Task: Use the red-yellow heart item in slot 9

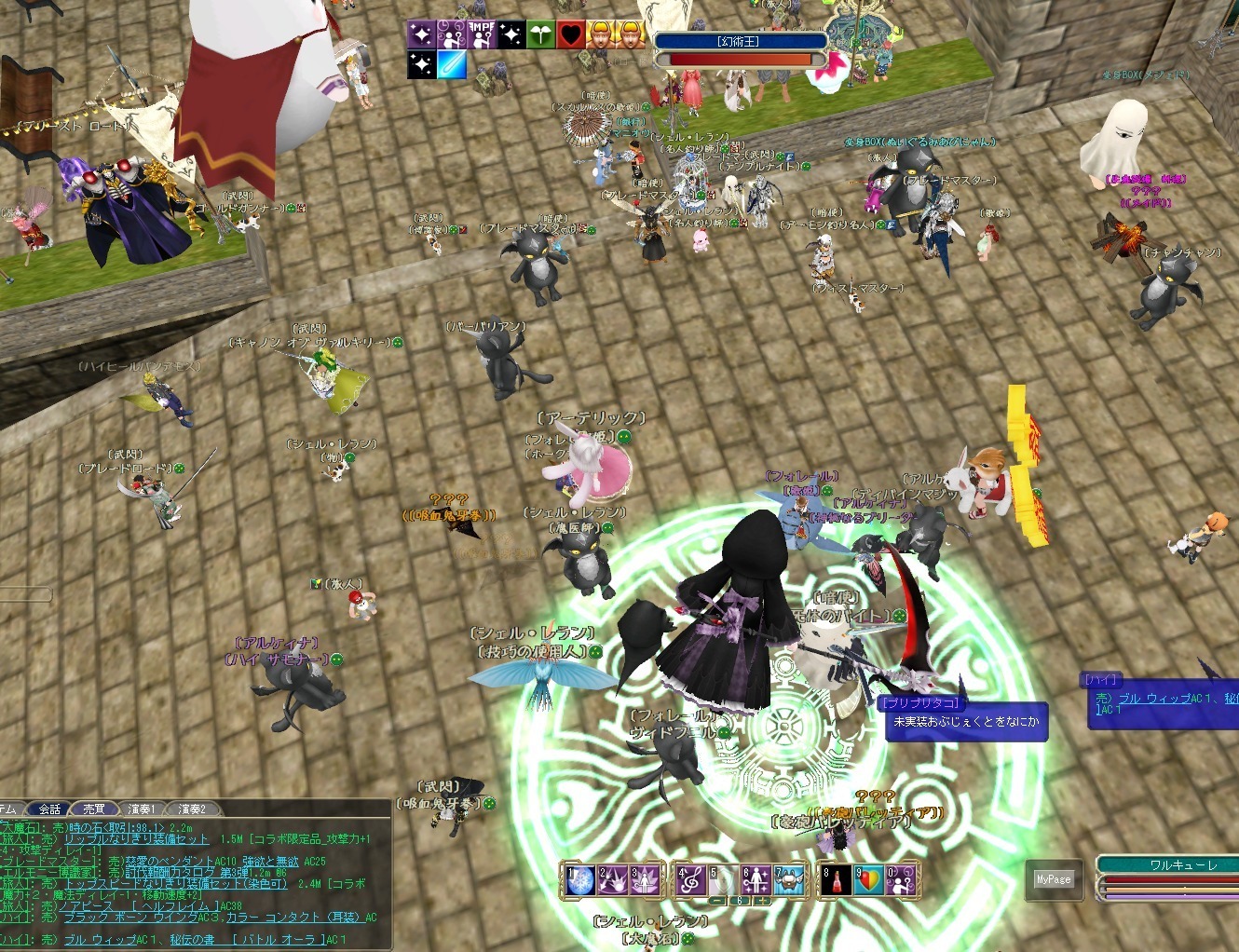Action: click(x=867, y=880)
